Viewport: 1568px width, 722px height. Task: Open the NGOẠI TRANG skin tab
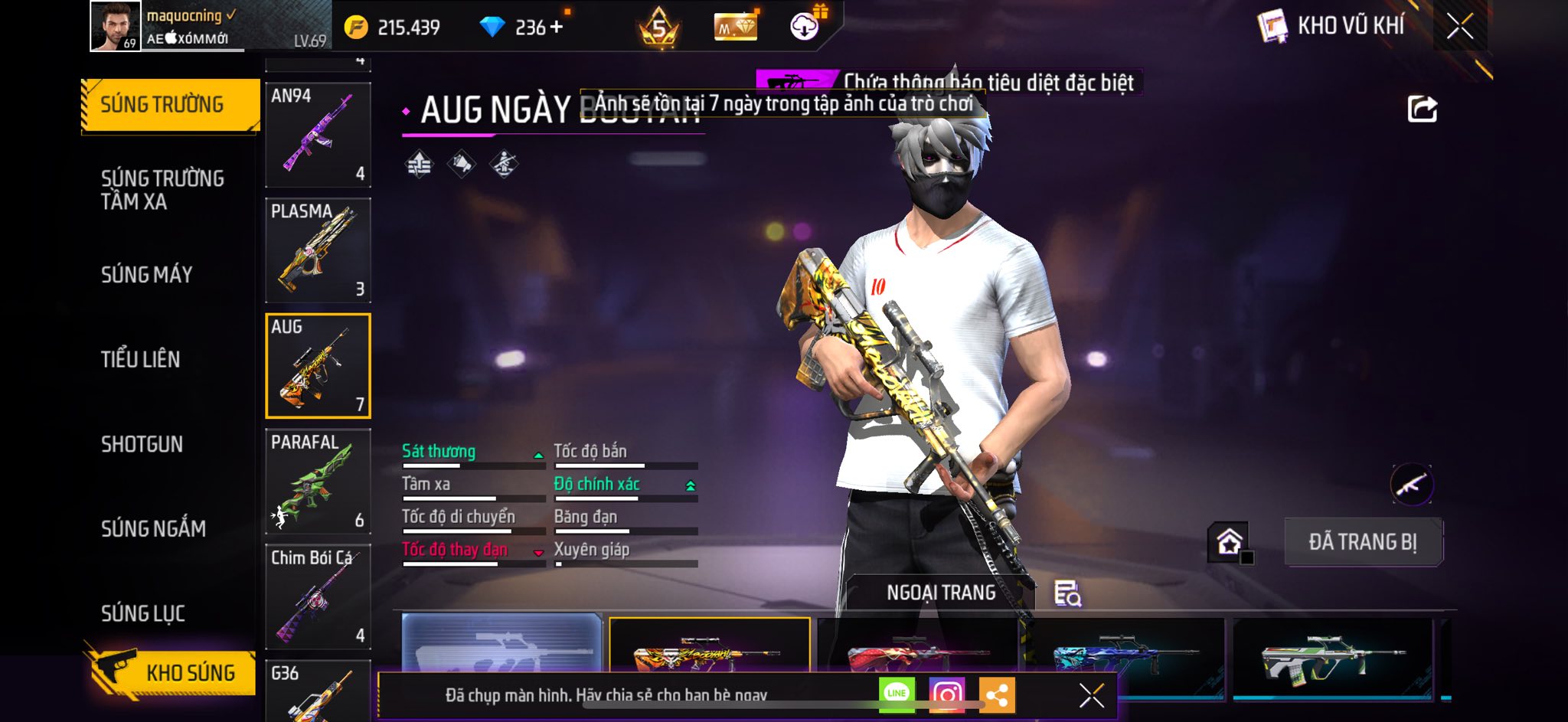coord(941,593)
